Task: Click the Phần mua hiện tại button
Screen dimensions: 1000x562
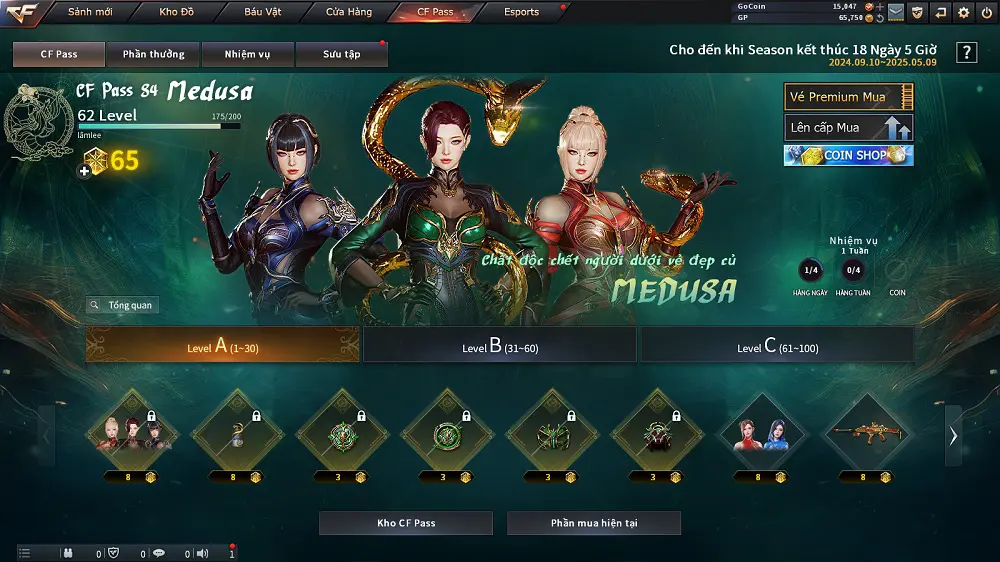Action: 594,523
